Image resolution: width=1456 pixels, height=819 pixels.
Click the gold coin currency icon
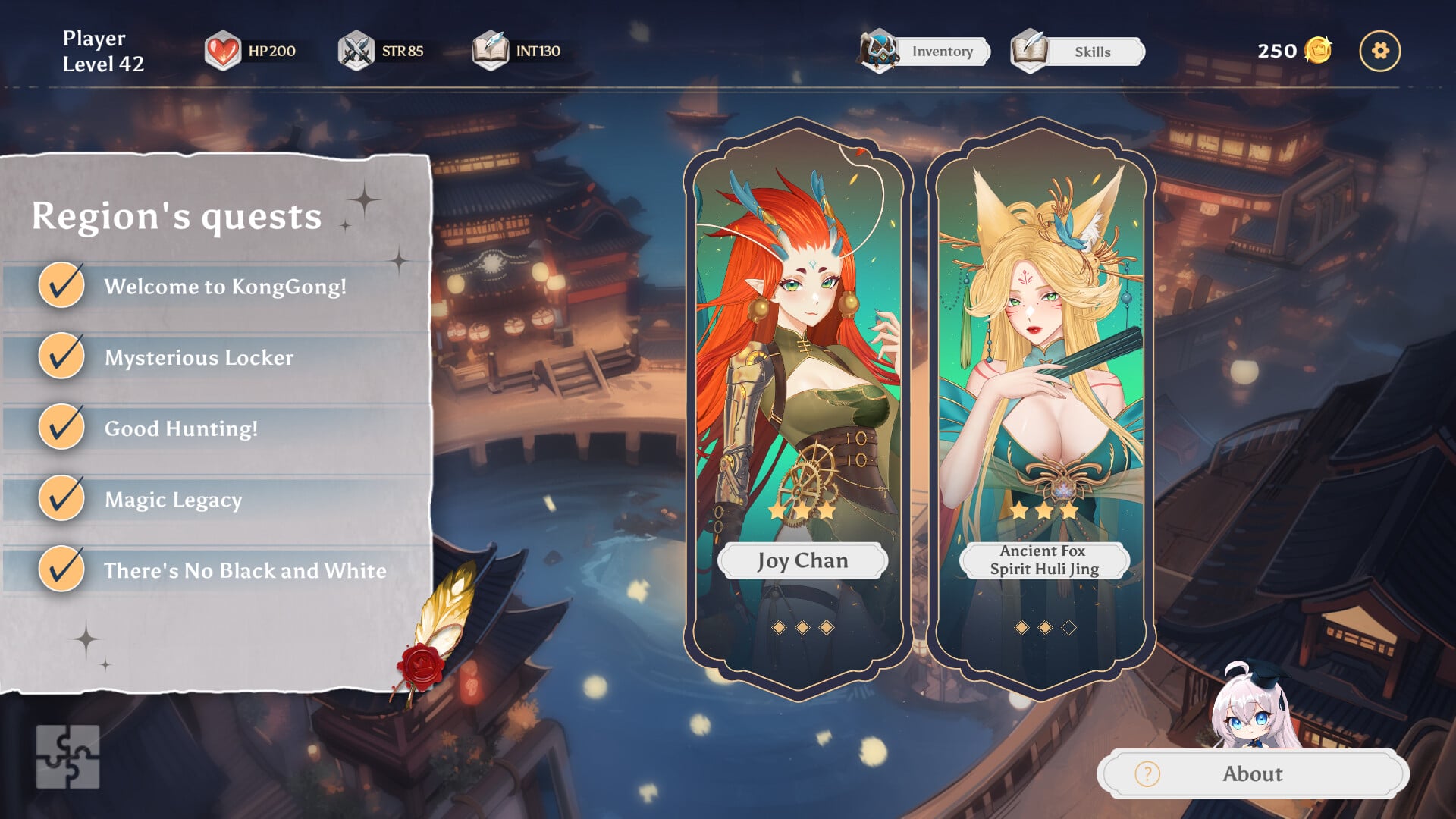(x=1318, y=51)
